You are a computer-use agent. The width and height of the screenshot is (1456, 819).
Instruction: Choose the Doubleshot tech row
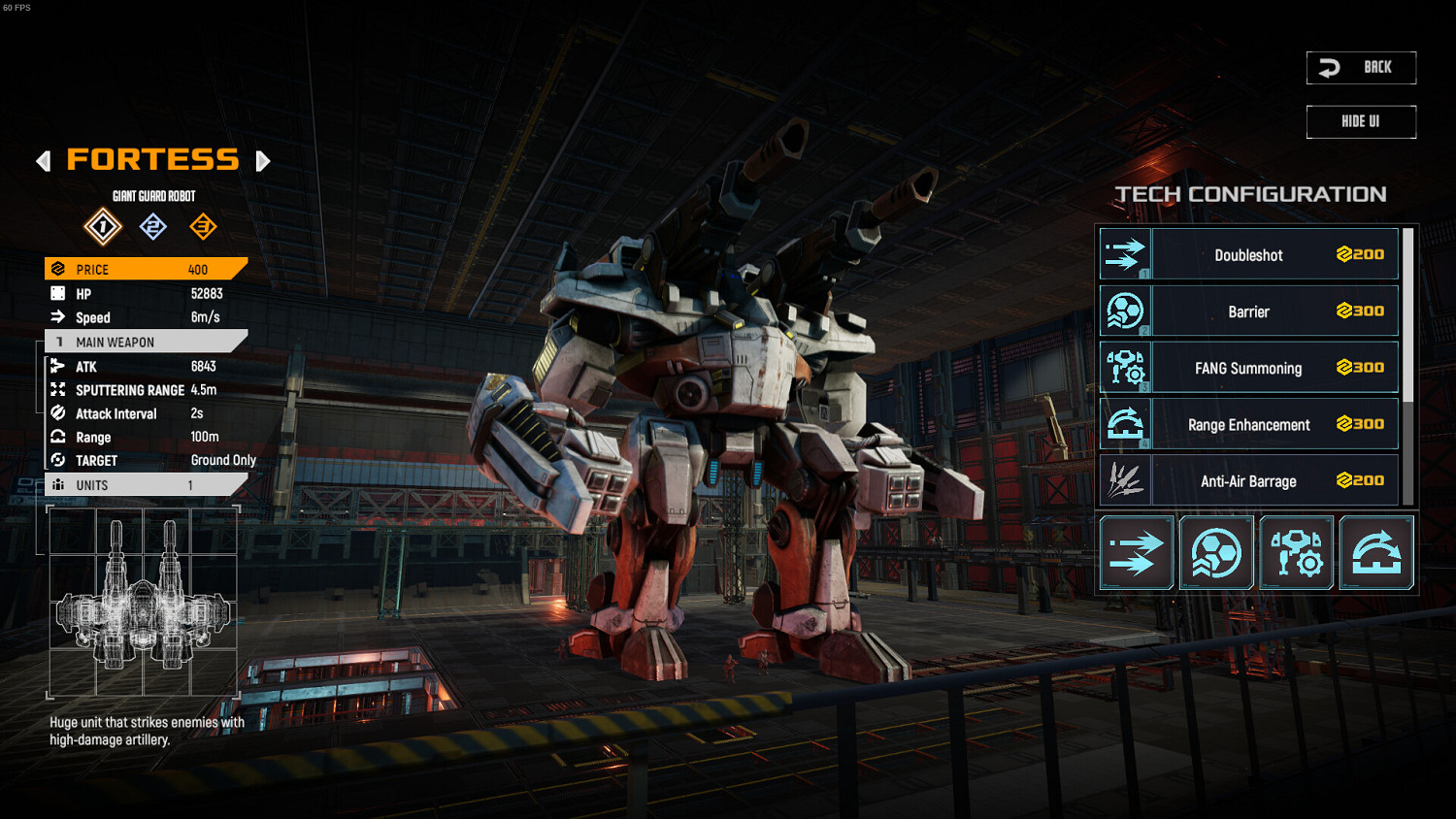tap(1249, 255)
